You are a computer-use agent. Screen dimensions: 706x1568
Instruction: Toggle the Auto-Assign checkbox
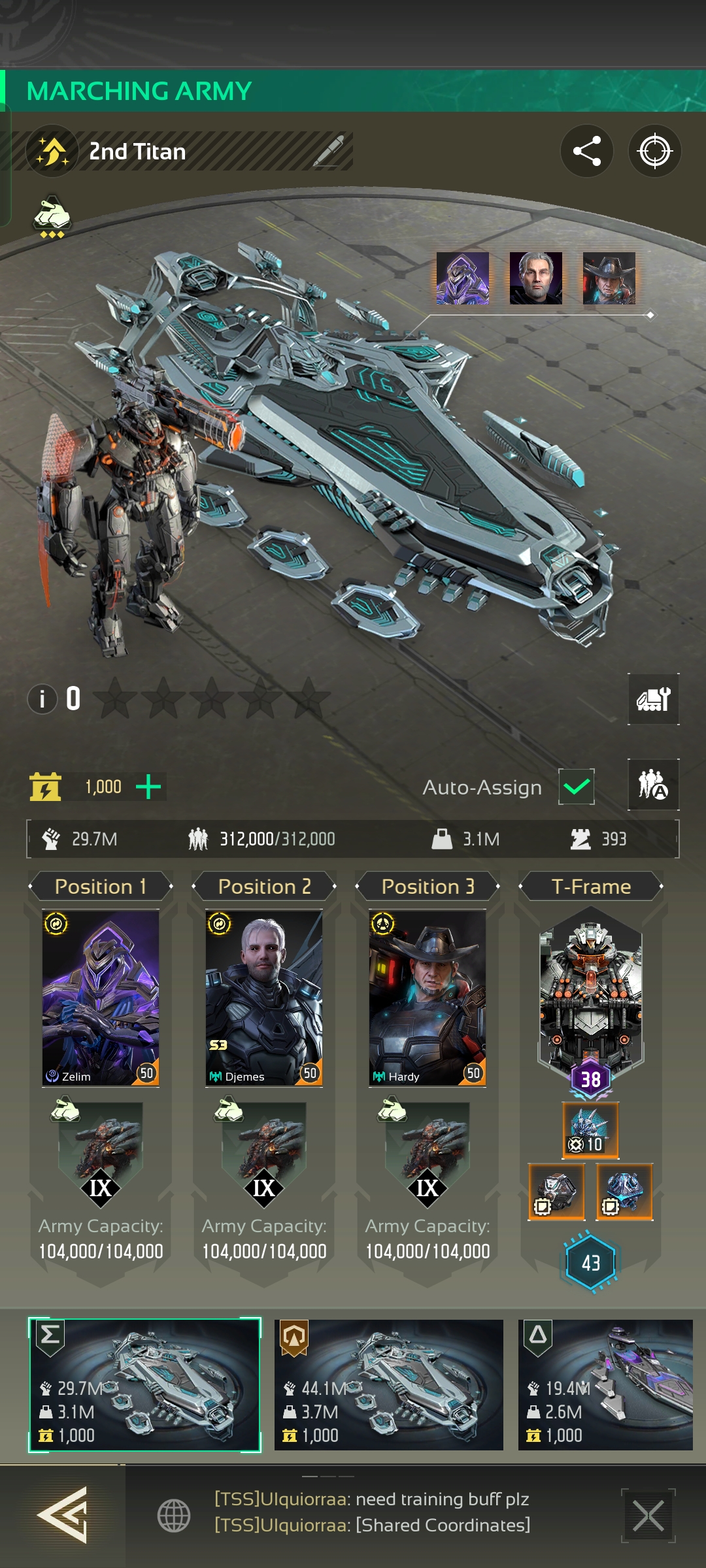click(x=576, y=787)
